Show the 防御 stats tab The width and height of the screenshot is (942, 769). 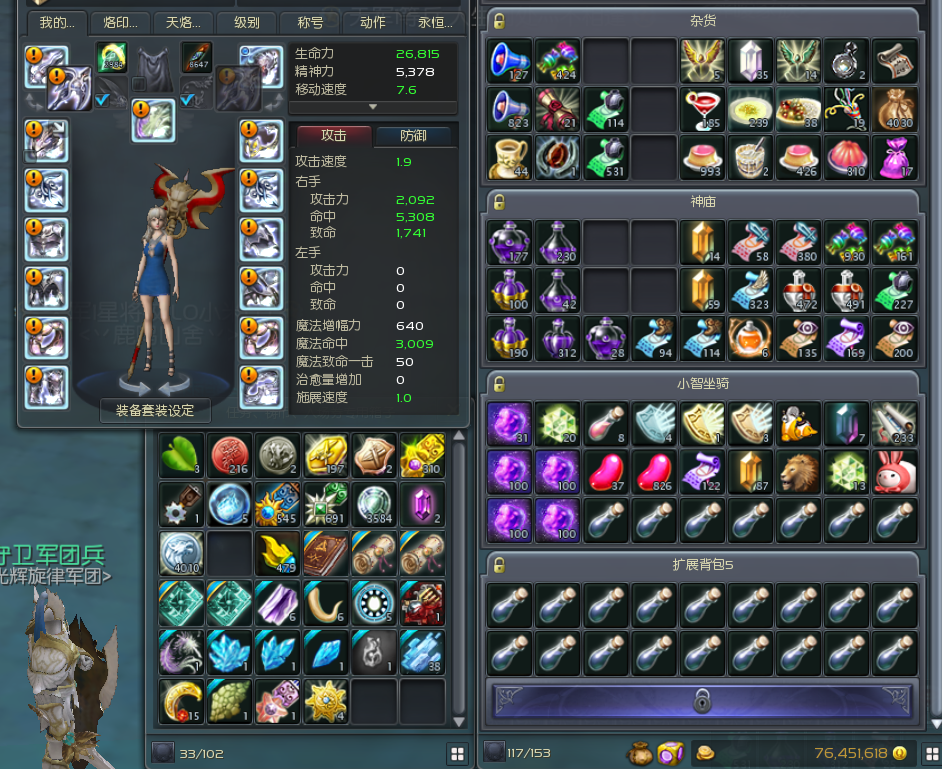412,136
